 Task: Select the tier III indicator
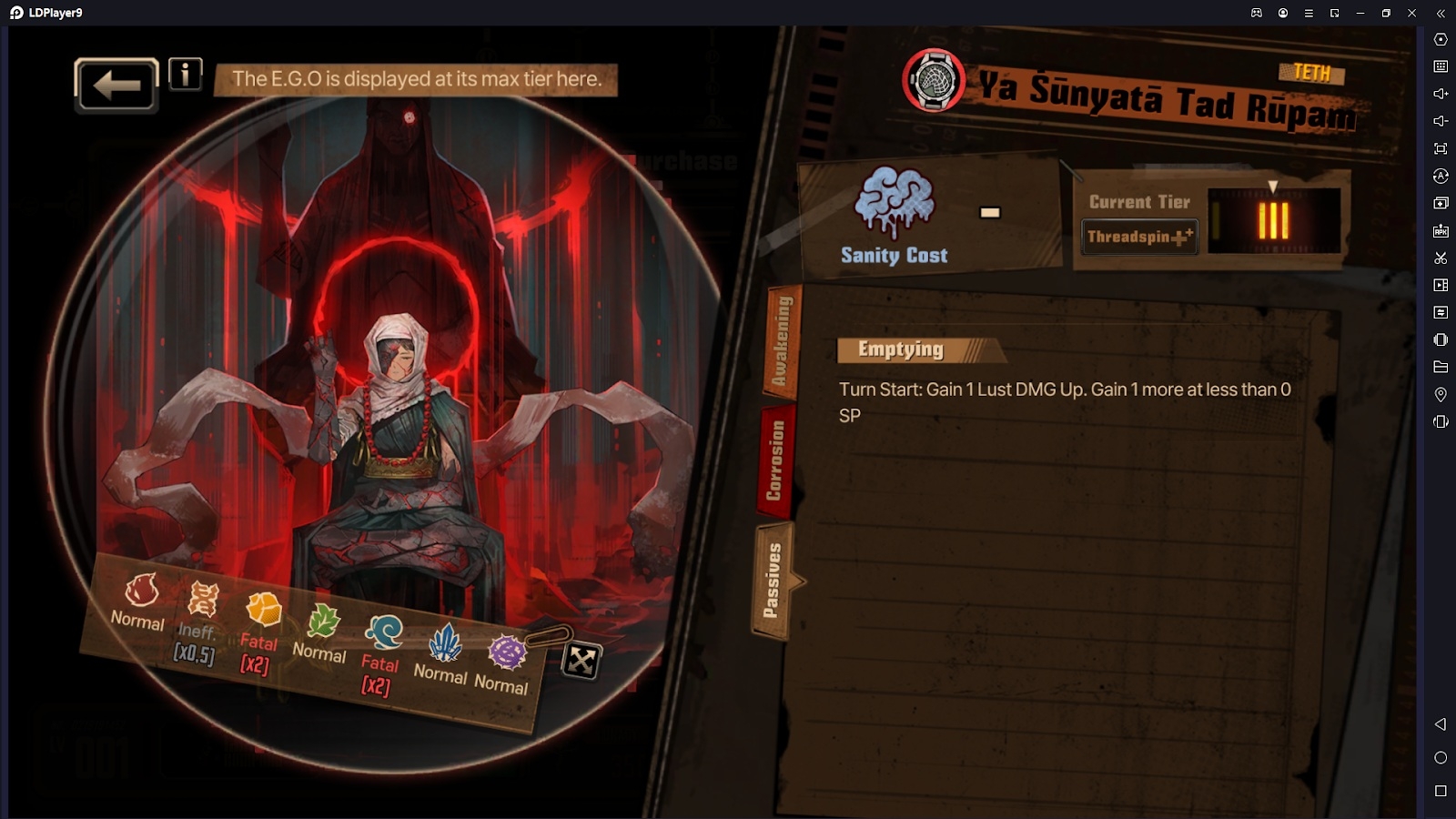click(x=1273, y=220)
